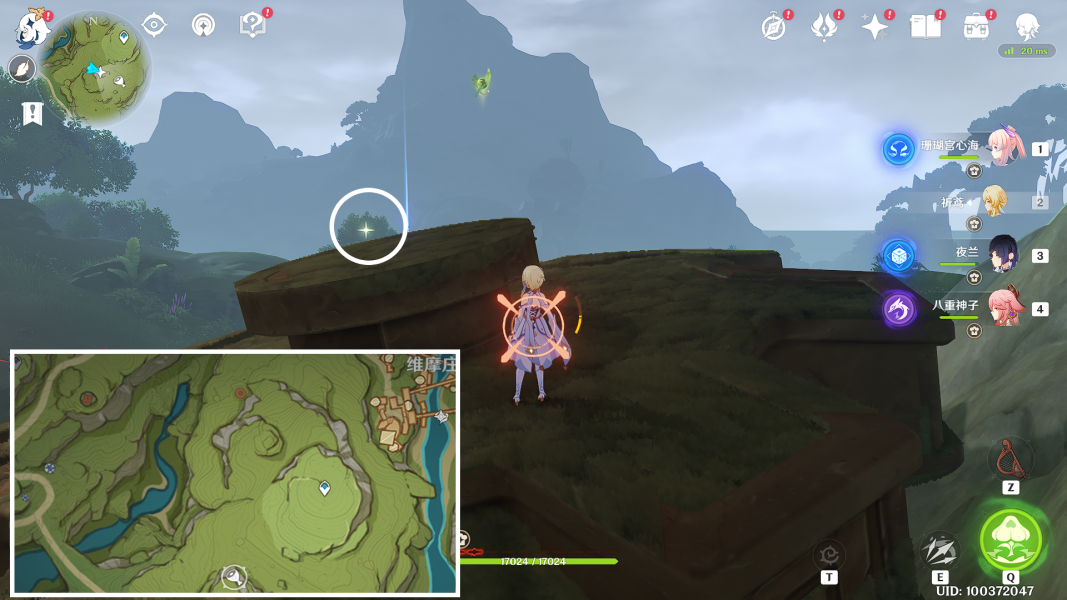This screenshot has width=1067, height=600.
Task: Open the tutorial book with question mark
Action: tap(254, 25)
